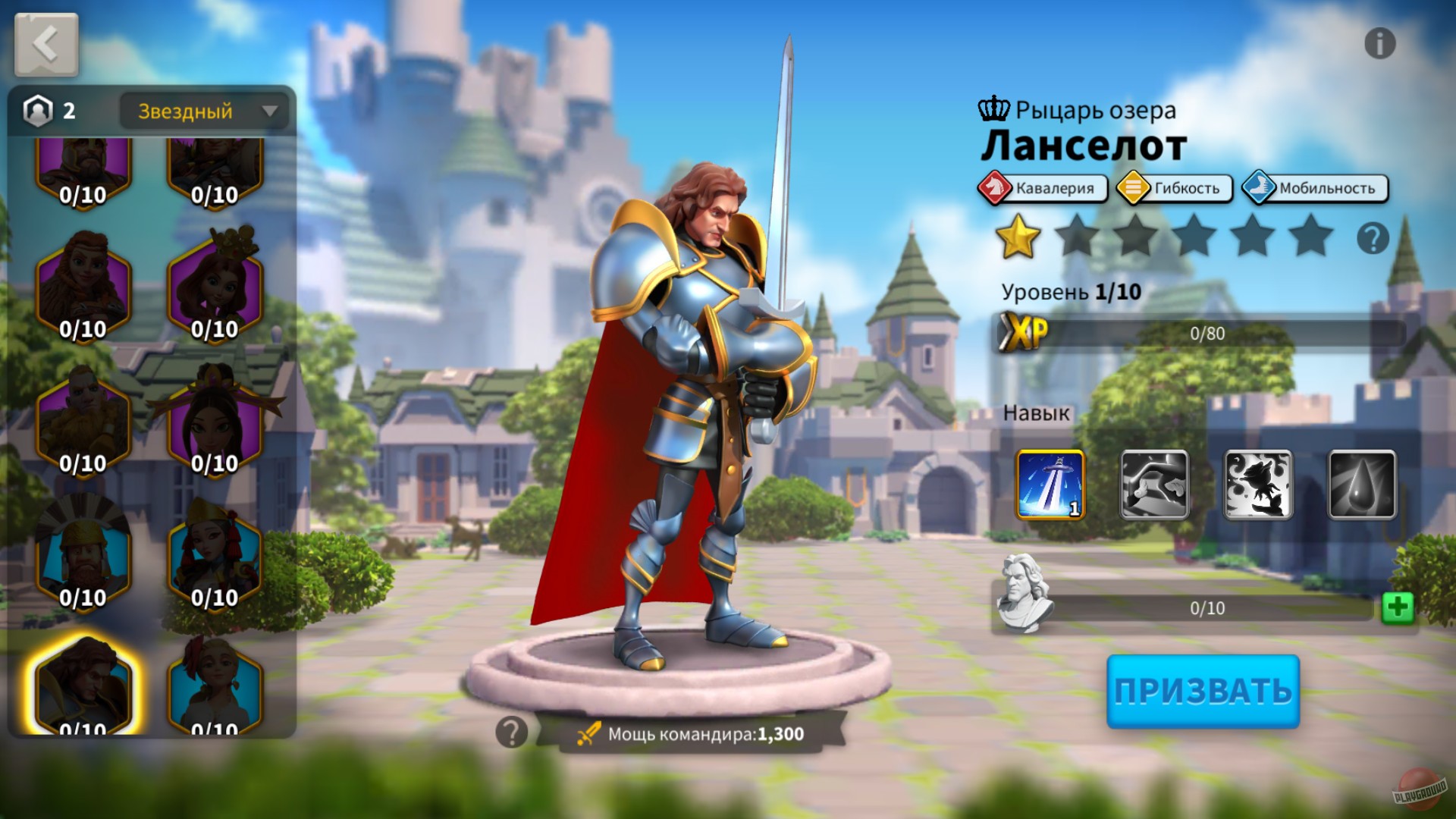Viewport: 1456px width, 819px height.
Task: View the second (locked) skill icon
Action: click(x=1154, y=484)
